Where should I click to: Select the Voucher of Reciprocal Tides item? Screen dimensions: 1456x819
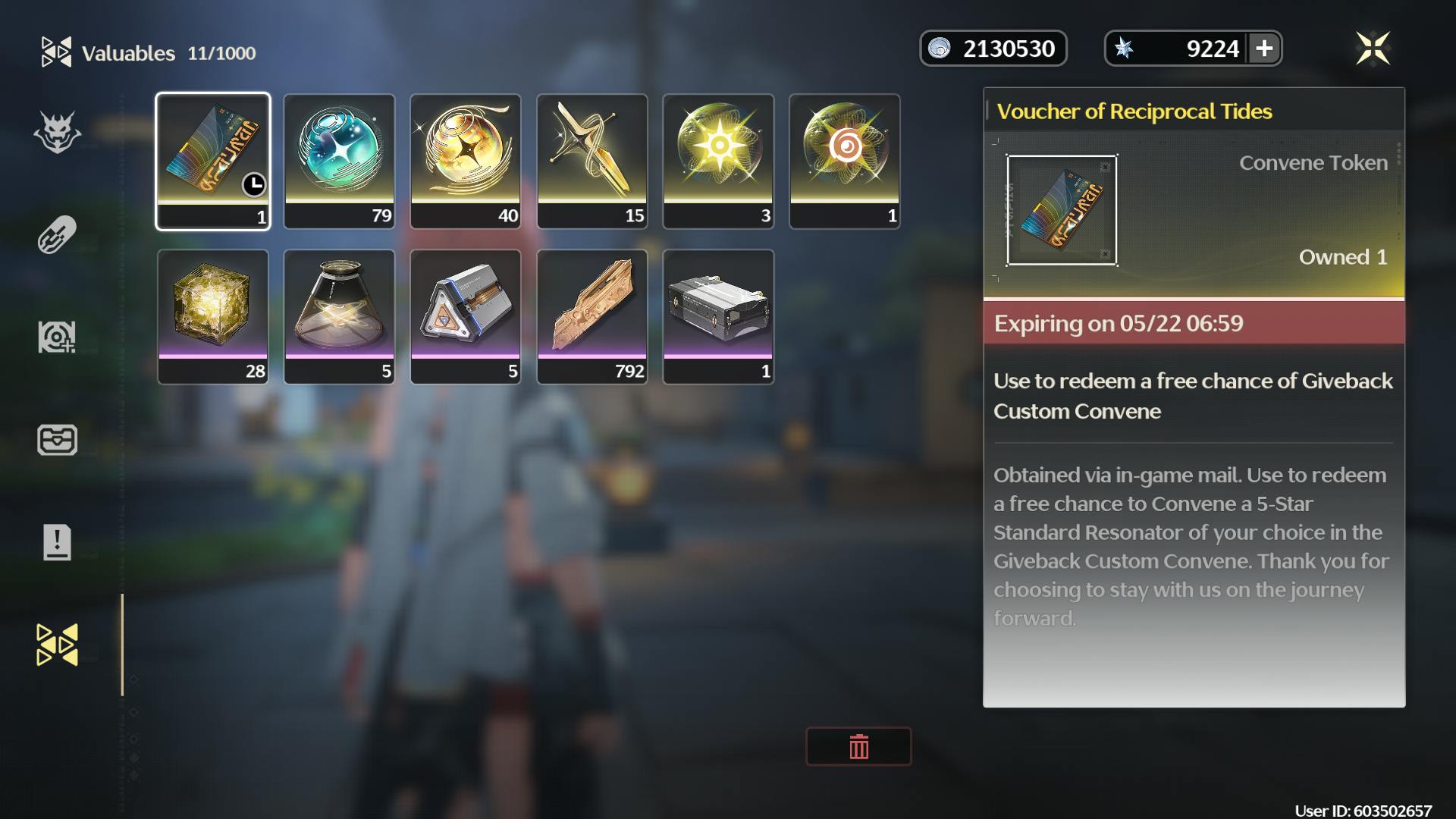click(x=213, y=160)
